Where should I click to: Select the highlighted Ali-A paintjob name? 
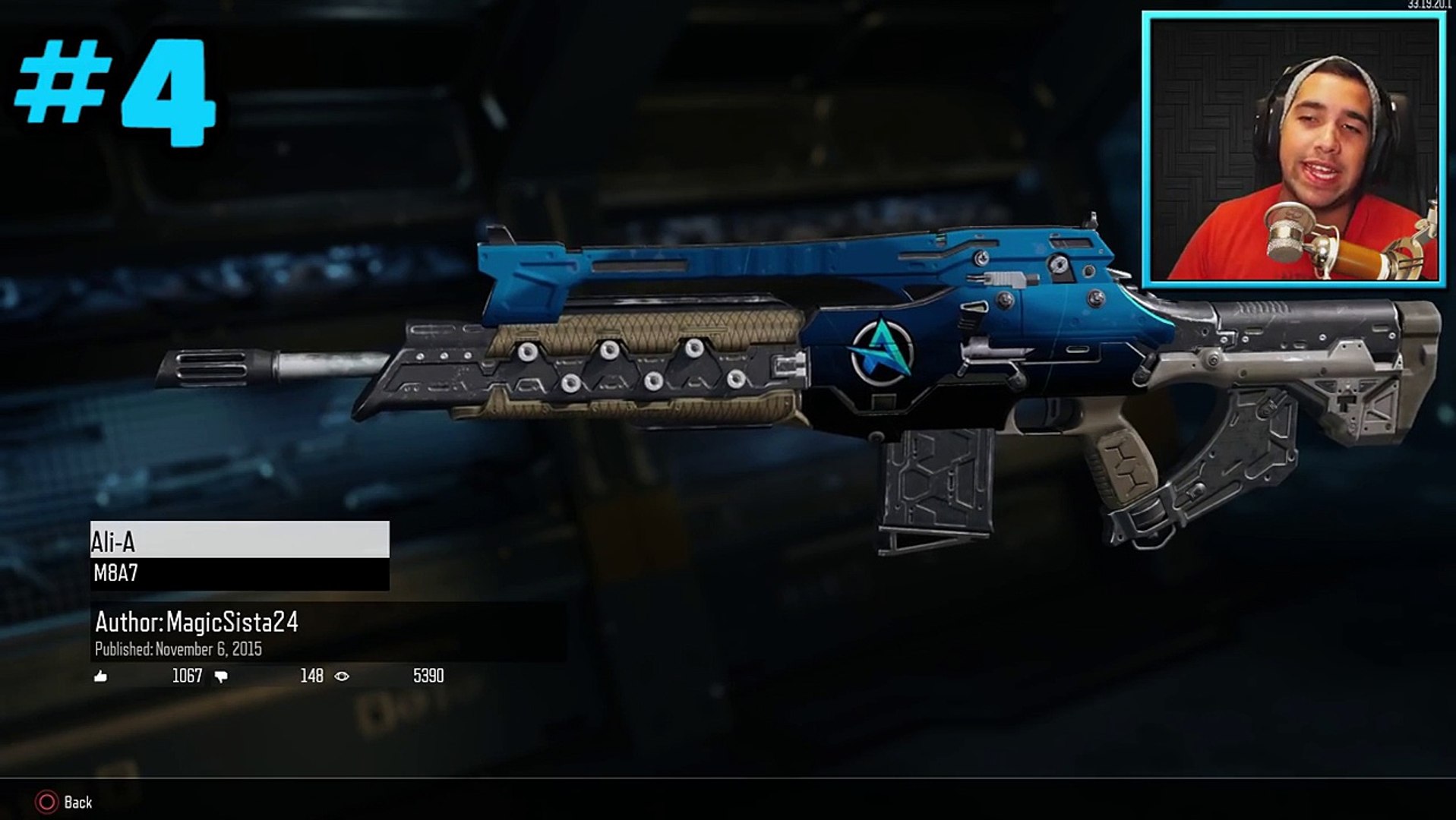tap(239, 541)
